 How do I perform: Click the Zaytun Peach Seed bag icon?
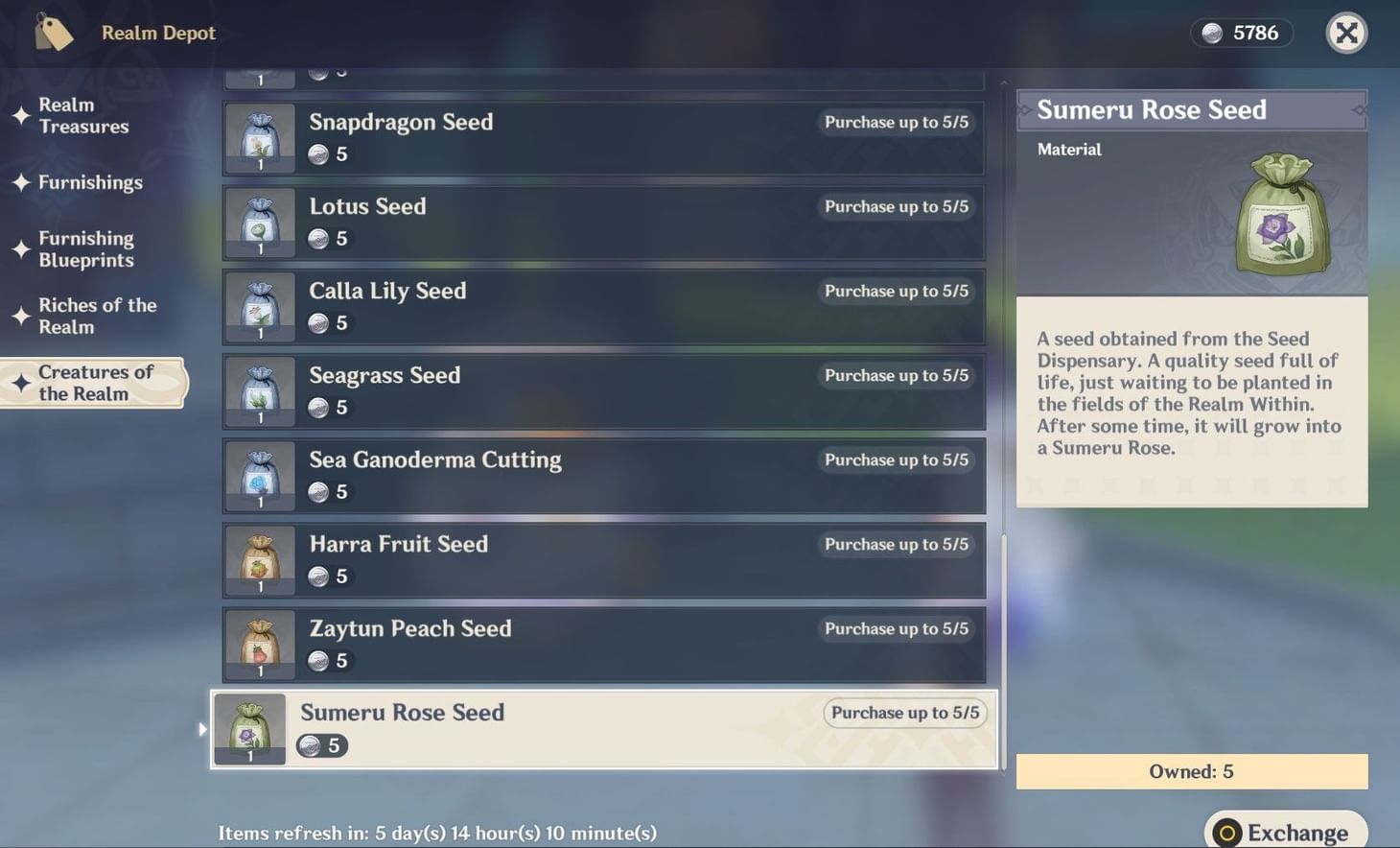pos(259,643)
